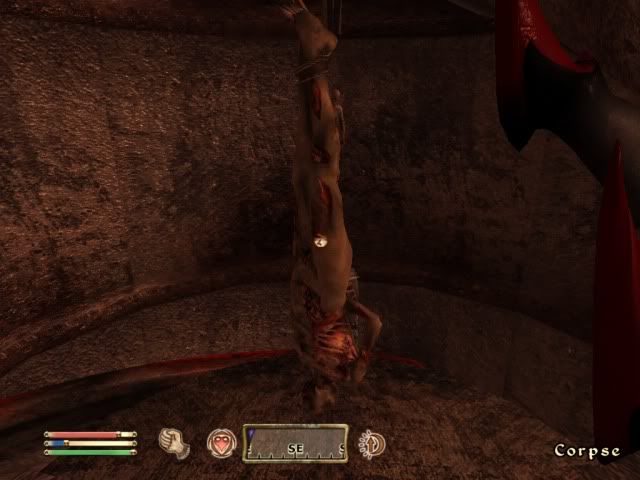The image size is (640, 480).
Task: Select the heart spell icon
Action: (x=220, y=443)
